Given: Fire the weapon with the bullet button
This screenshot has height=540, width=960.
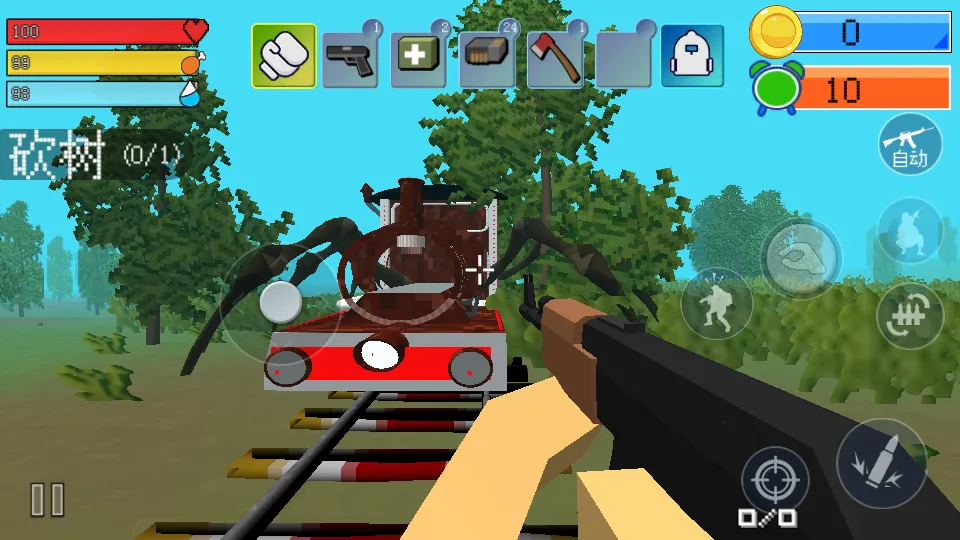Looking at the screenshot, I should pyautogui.click(x=881, y=463).
